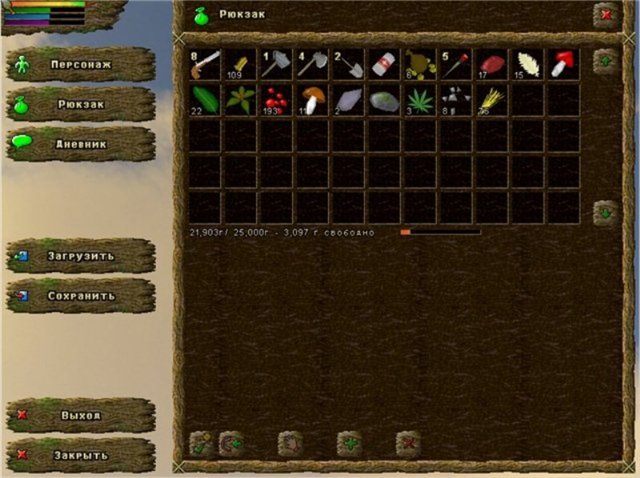Select the flintlock pistol inventory slot
This screenshot has height=478, width=640.
205,64
